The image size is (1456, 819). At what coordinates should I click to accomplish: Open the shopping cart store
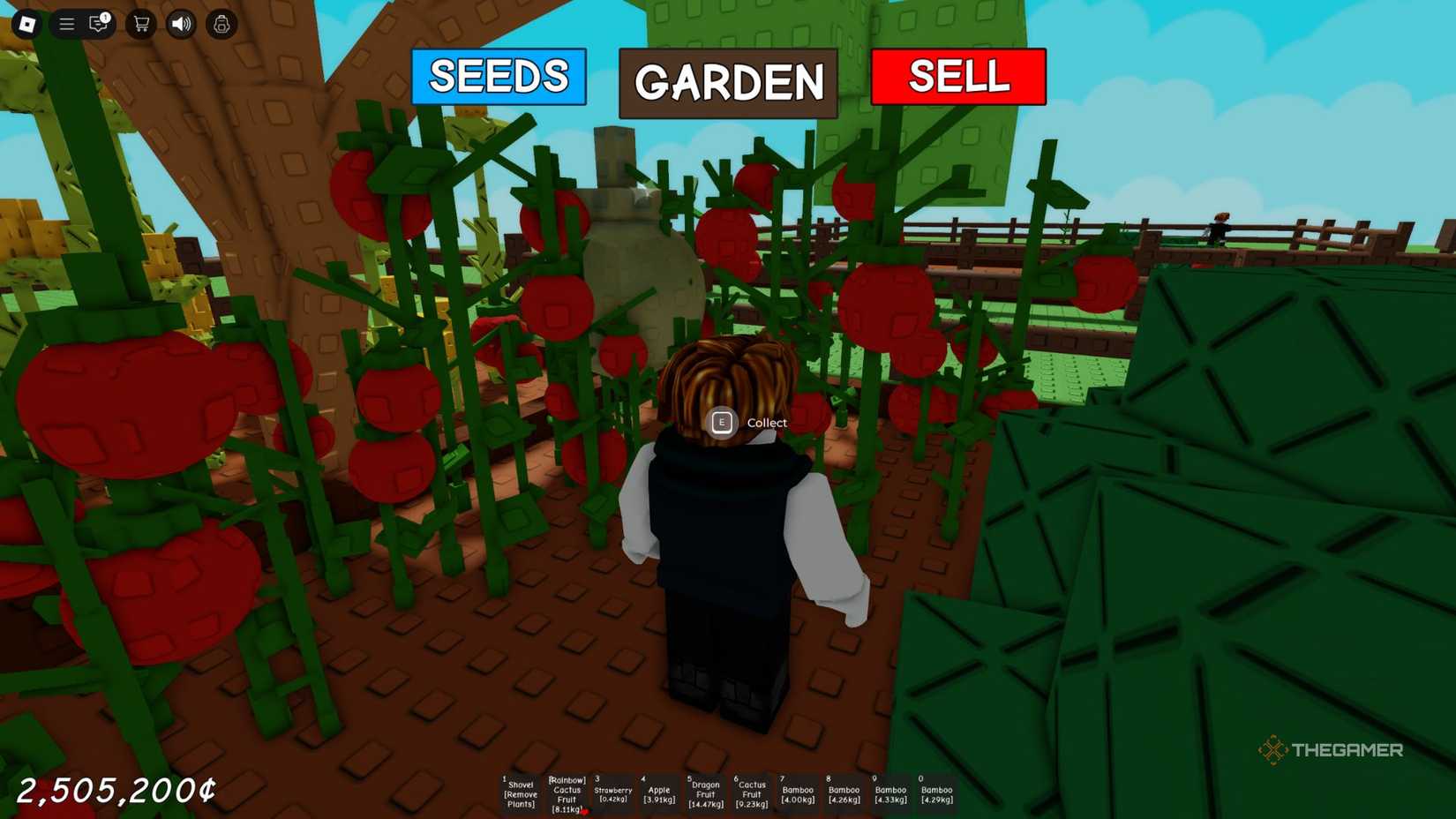pyautogui.click(x=140, y=24)
